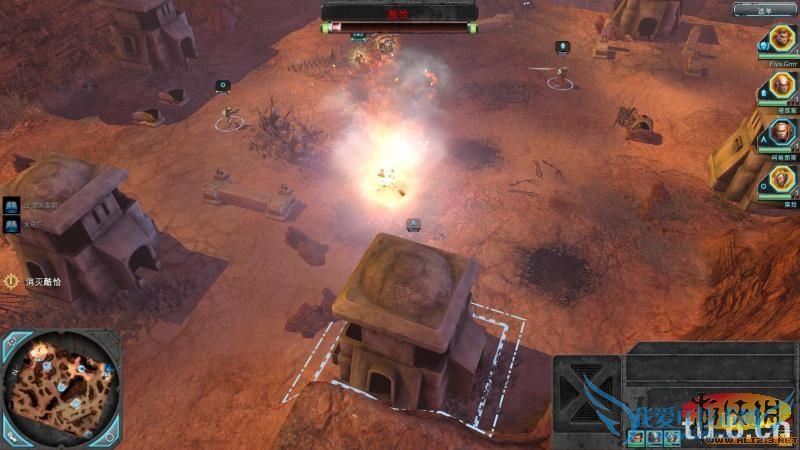Click the minimap's top-left corner button
This screenshot has width=800, height=450.
click(x=12, y=342)
